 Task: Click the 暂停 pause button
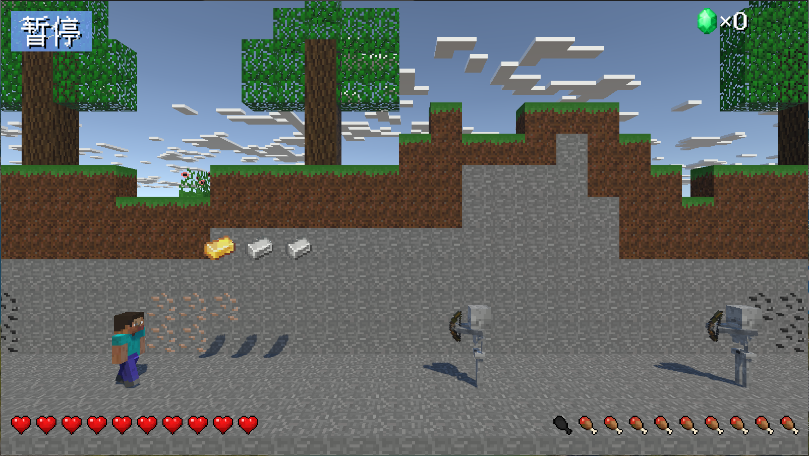click(52, 32)
